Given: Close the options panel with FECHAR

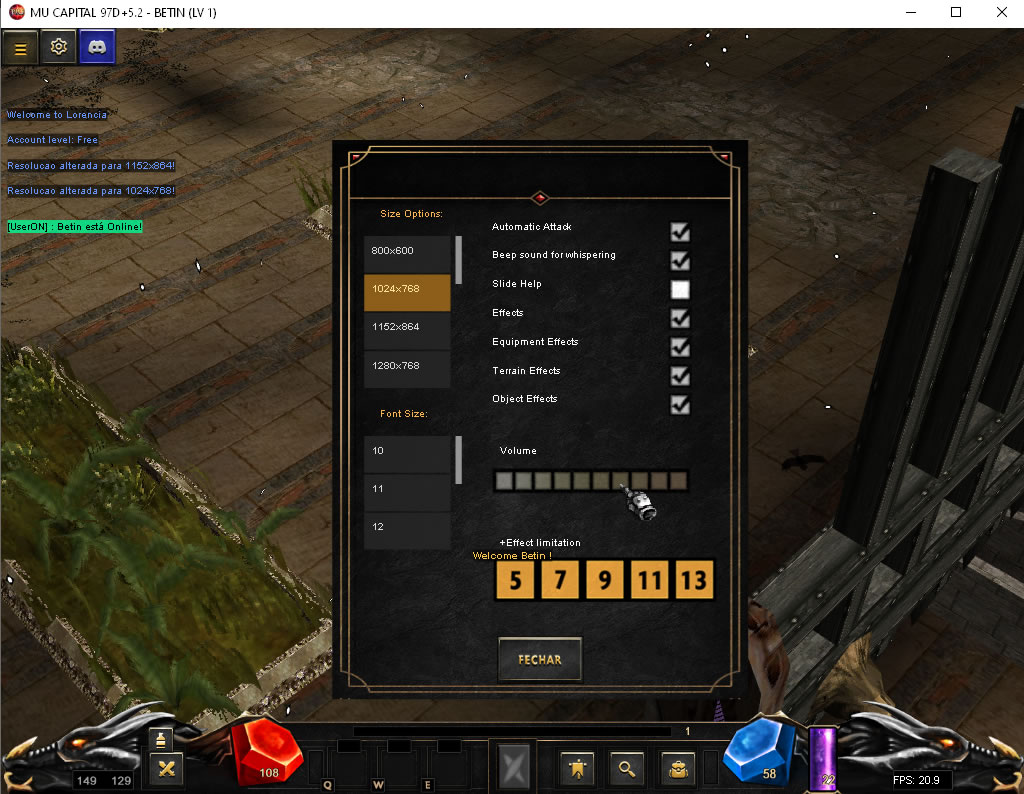Looking at the screenshot, I should click(x=539, y=659).
